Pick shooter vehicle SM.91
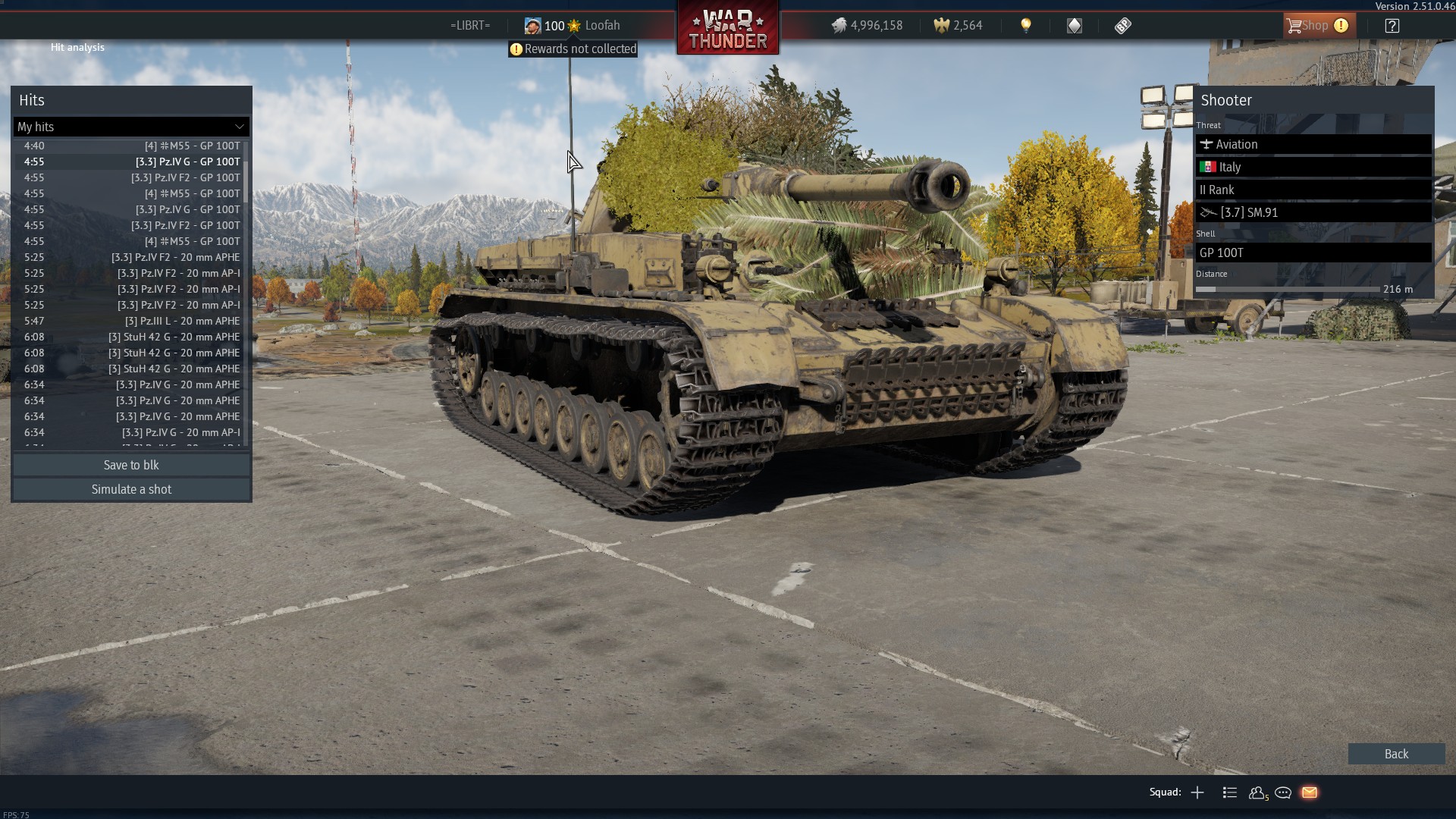This screenshot has height=819, width=1456. pos(1313,212)
